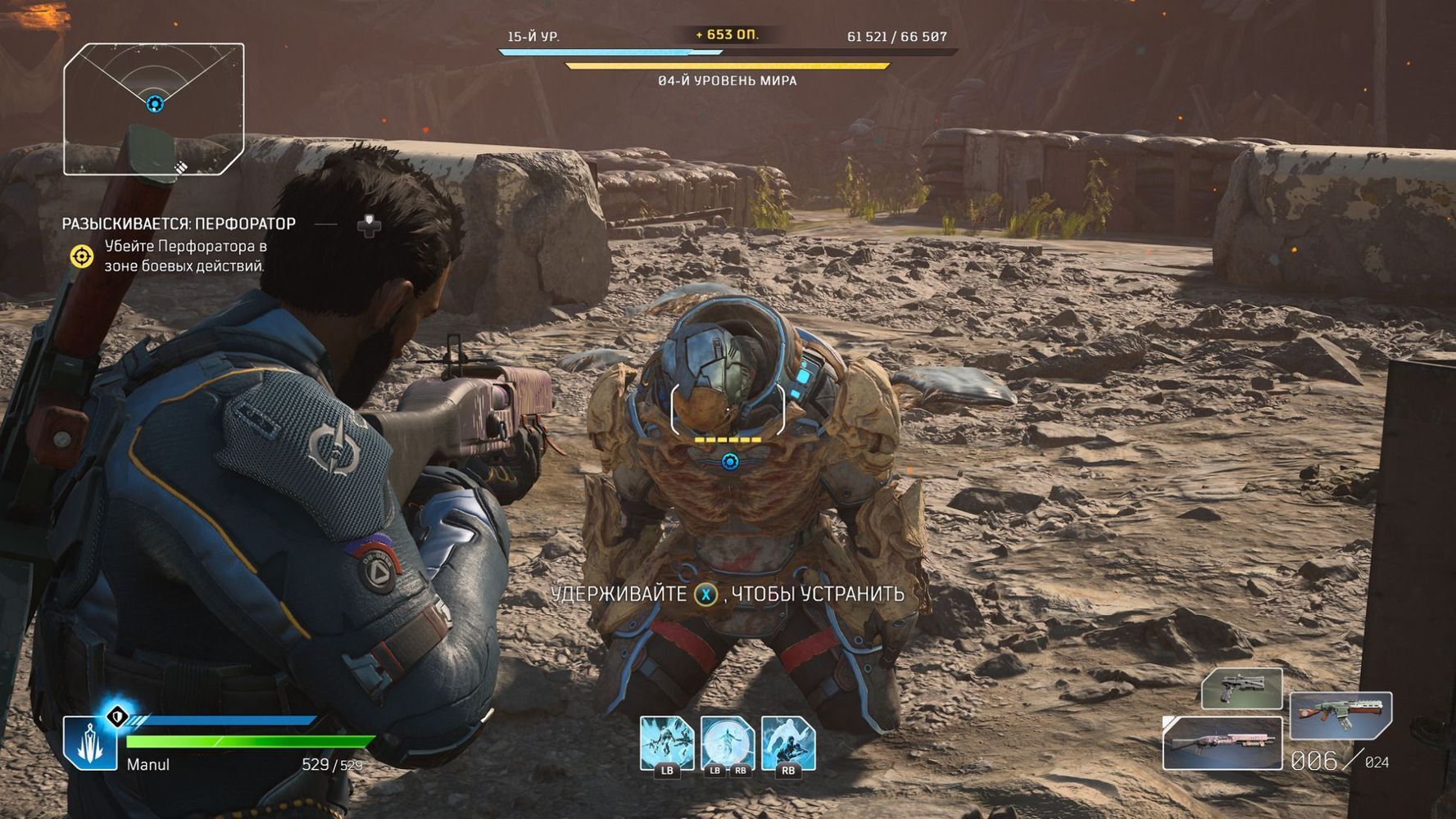1456x819 pixels.
Task: Click the yellow quest objective target icon
Action: tap(81, 256)
